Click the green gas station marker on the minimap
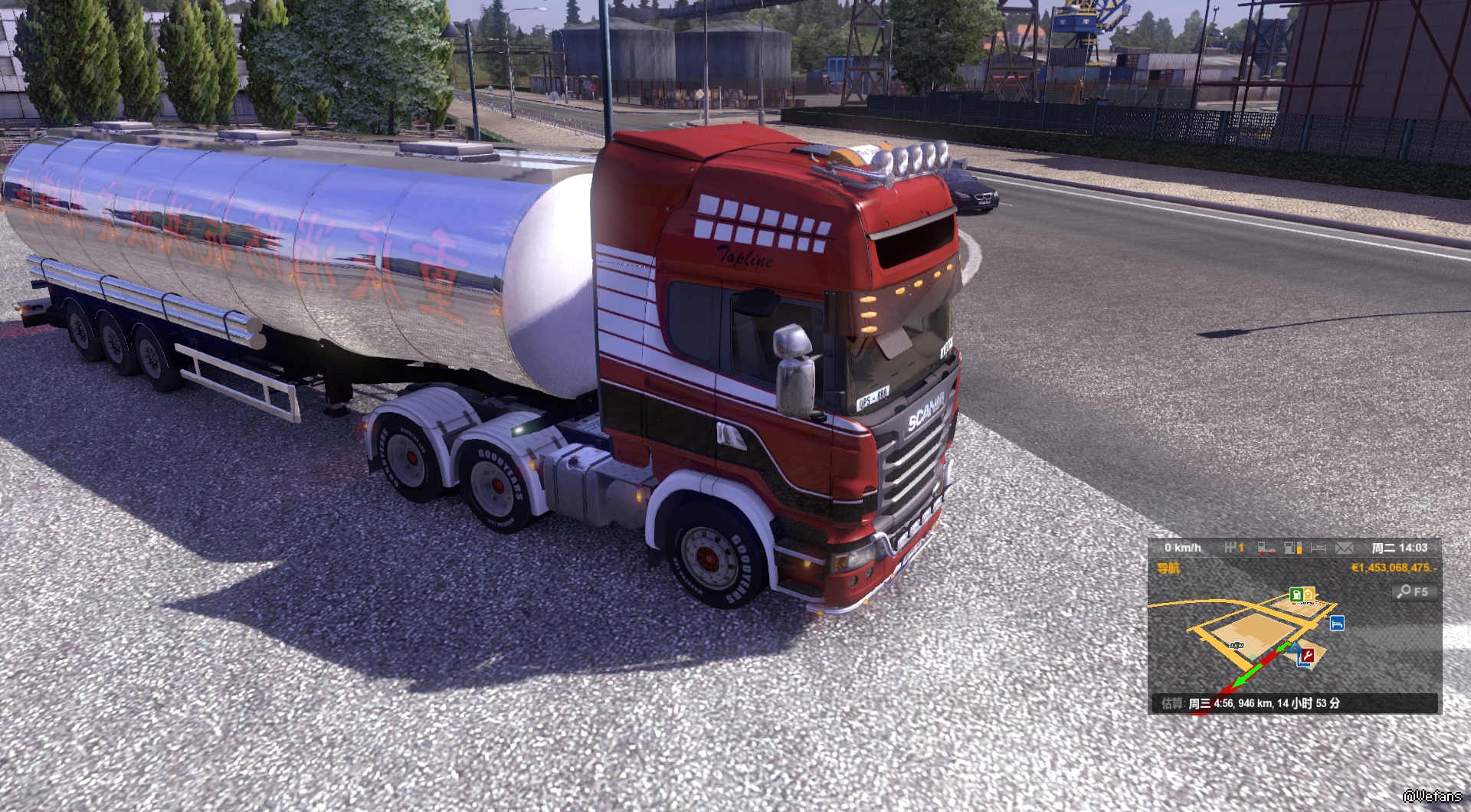1471x812 pixels. (1296, 594)
